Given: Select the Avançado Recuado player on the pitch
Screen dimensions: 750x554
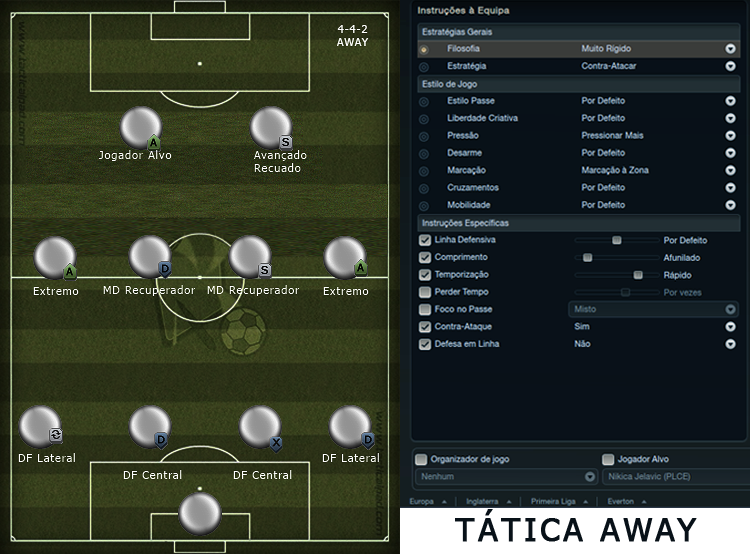Looking at the screenshot, I should (270, 127).
